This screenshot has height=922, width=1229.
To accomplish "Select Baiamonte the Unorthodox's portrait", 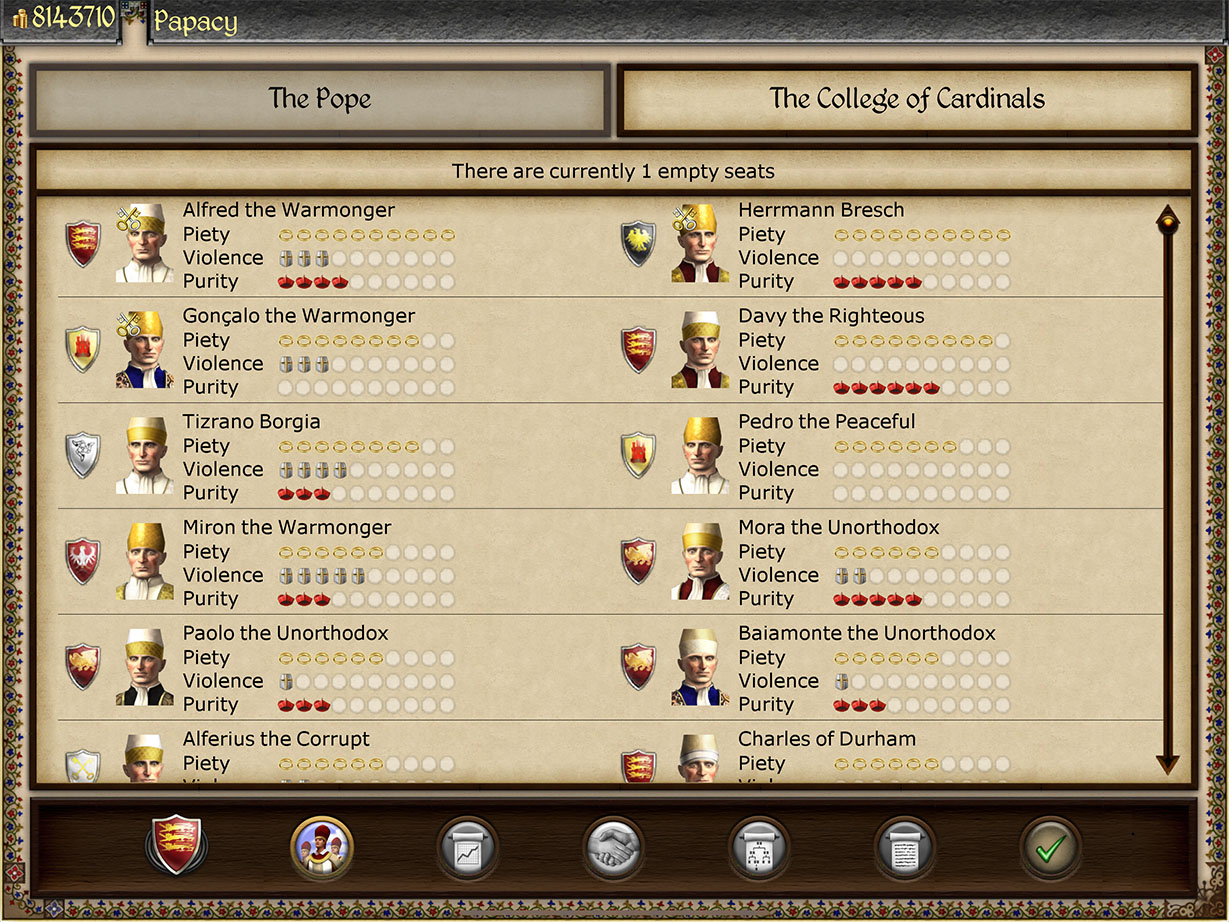I will click(700, 668).
